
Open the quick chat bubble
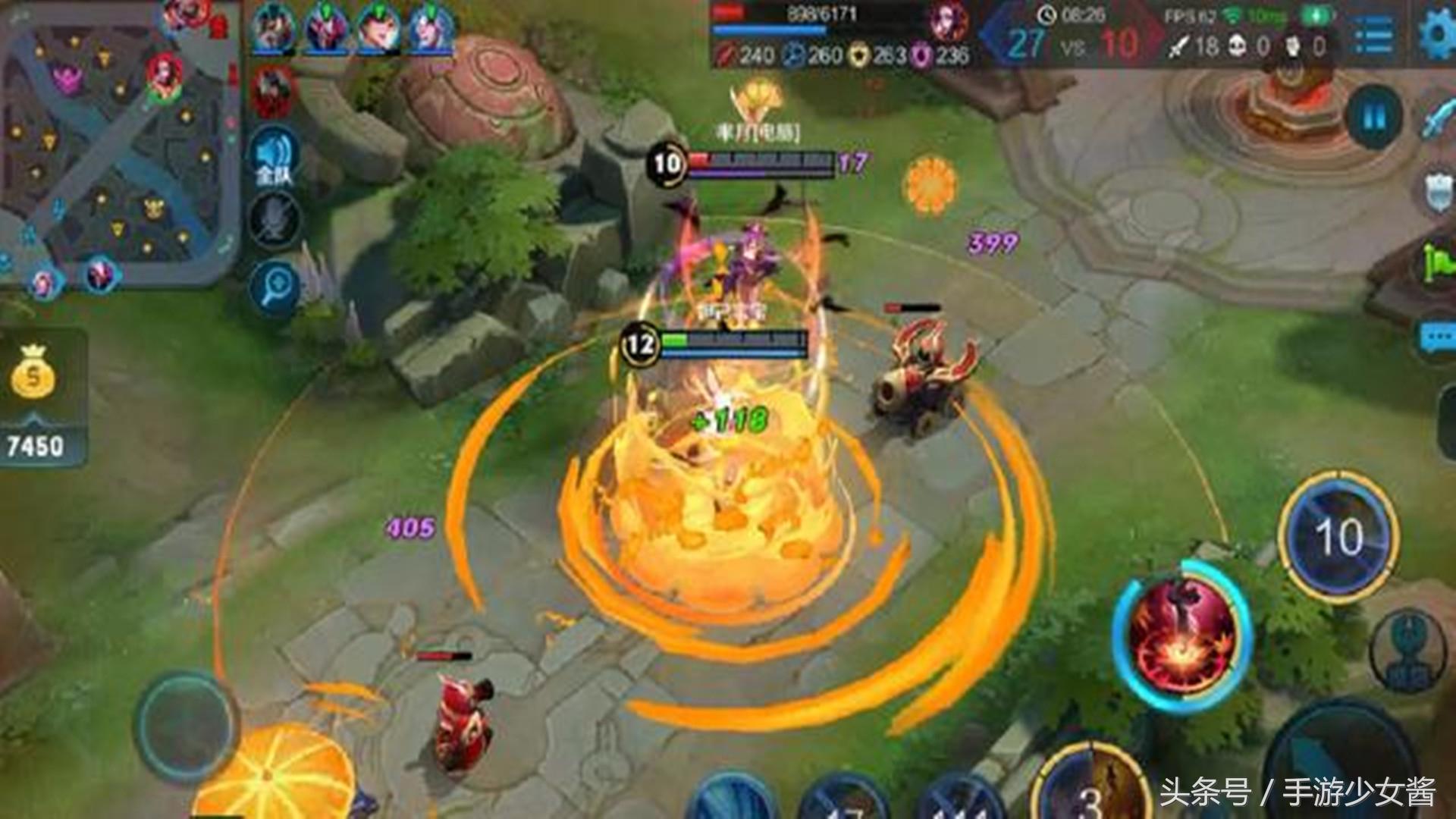point(1437,337)
